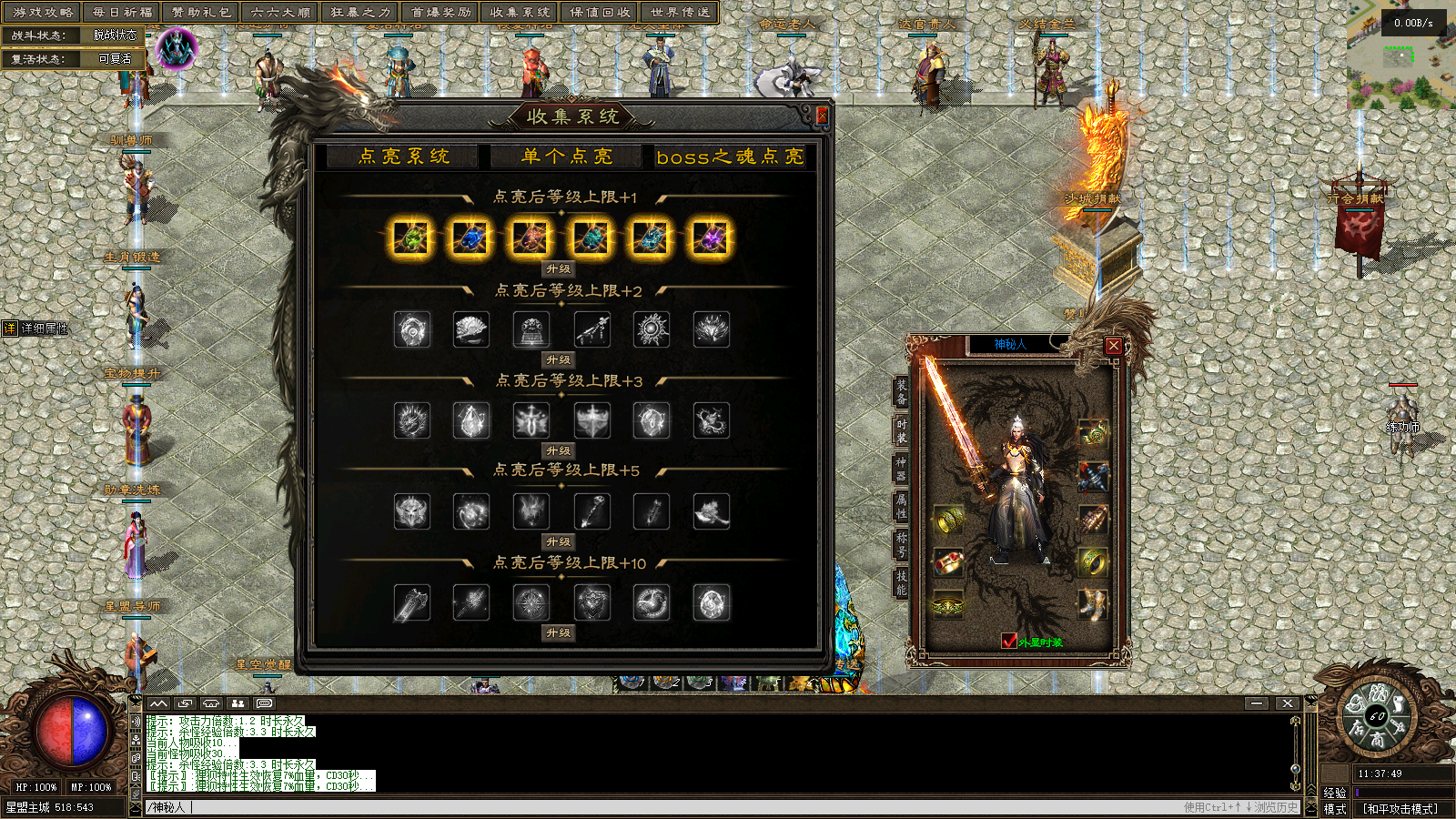1456x819 pixels.
Task: Show 详细属性 detailed attributes
Action: (x=36, y=329)
